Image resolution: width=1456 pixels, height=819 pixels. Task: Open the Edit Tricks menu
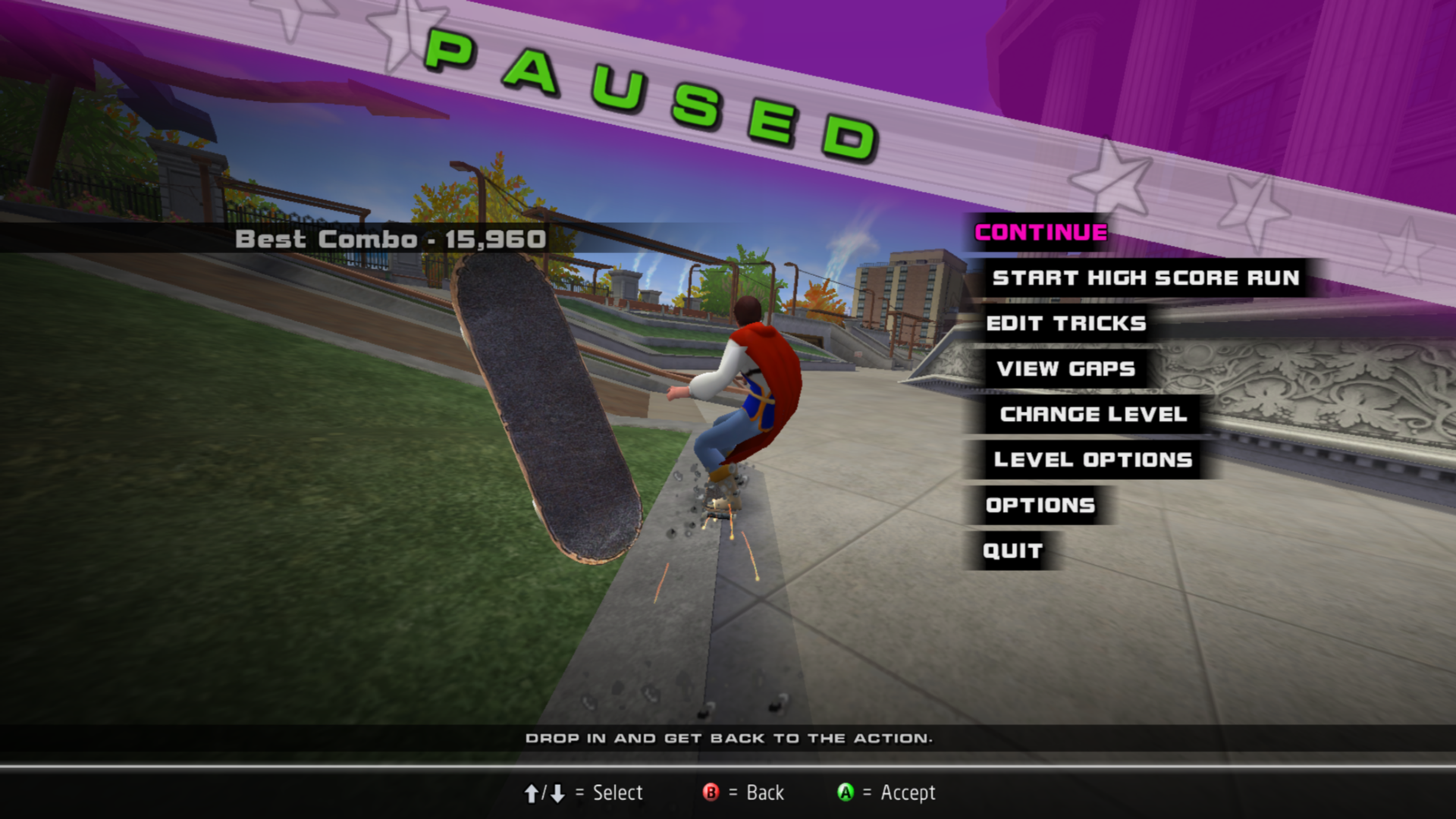coord(1065,324)
